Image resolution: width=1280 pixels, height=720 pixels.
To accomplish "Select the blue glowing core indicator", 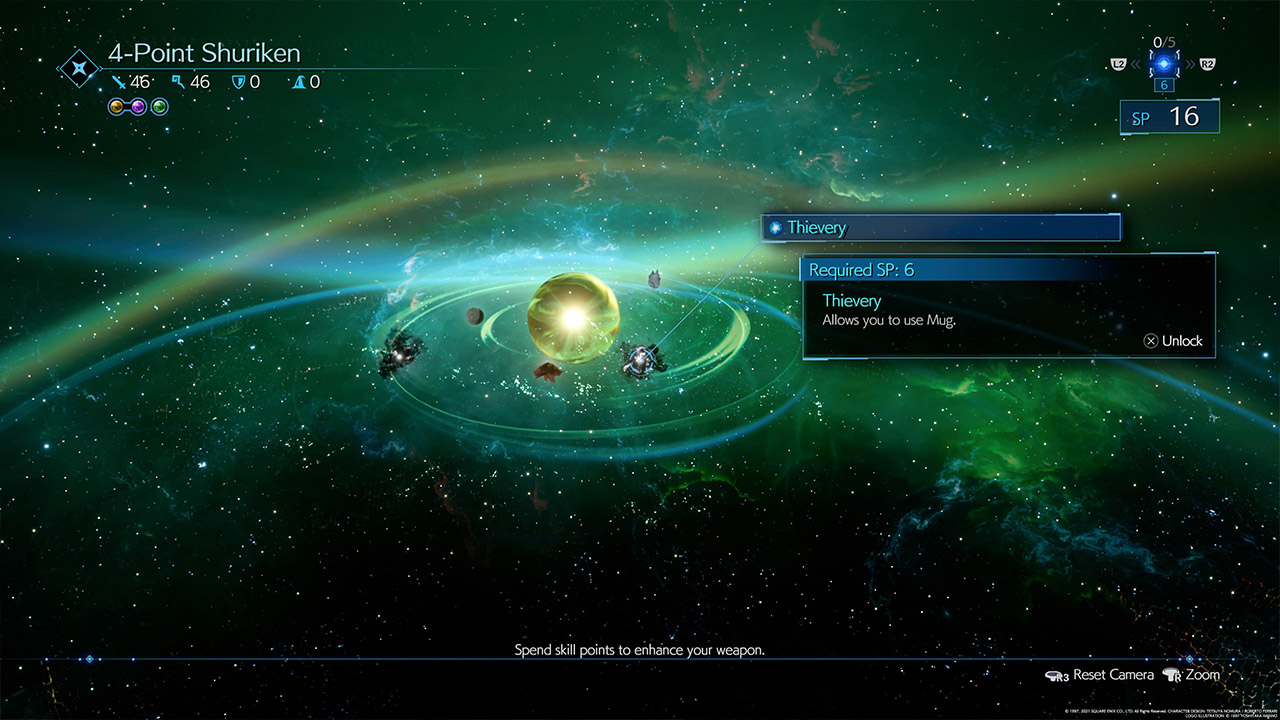I will click(x=1164, y=64).
